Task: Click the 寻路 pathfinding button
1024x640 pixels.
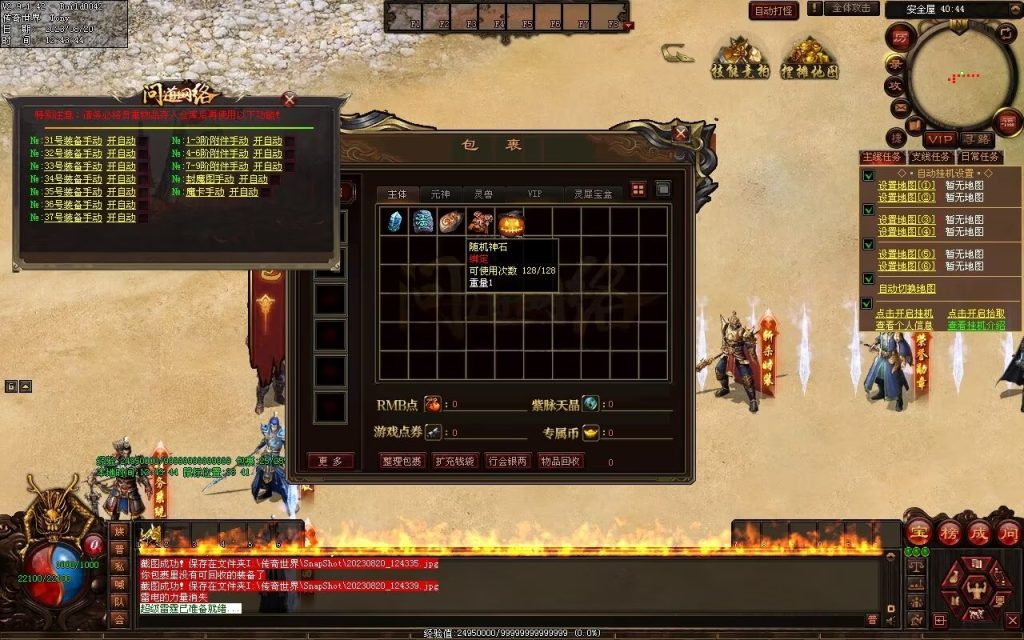Action: (977, 139)
